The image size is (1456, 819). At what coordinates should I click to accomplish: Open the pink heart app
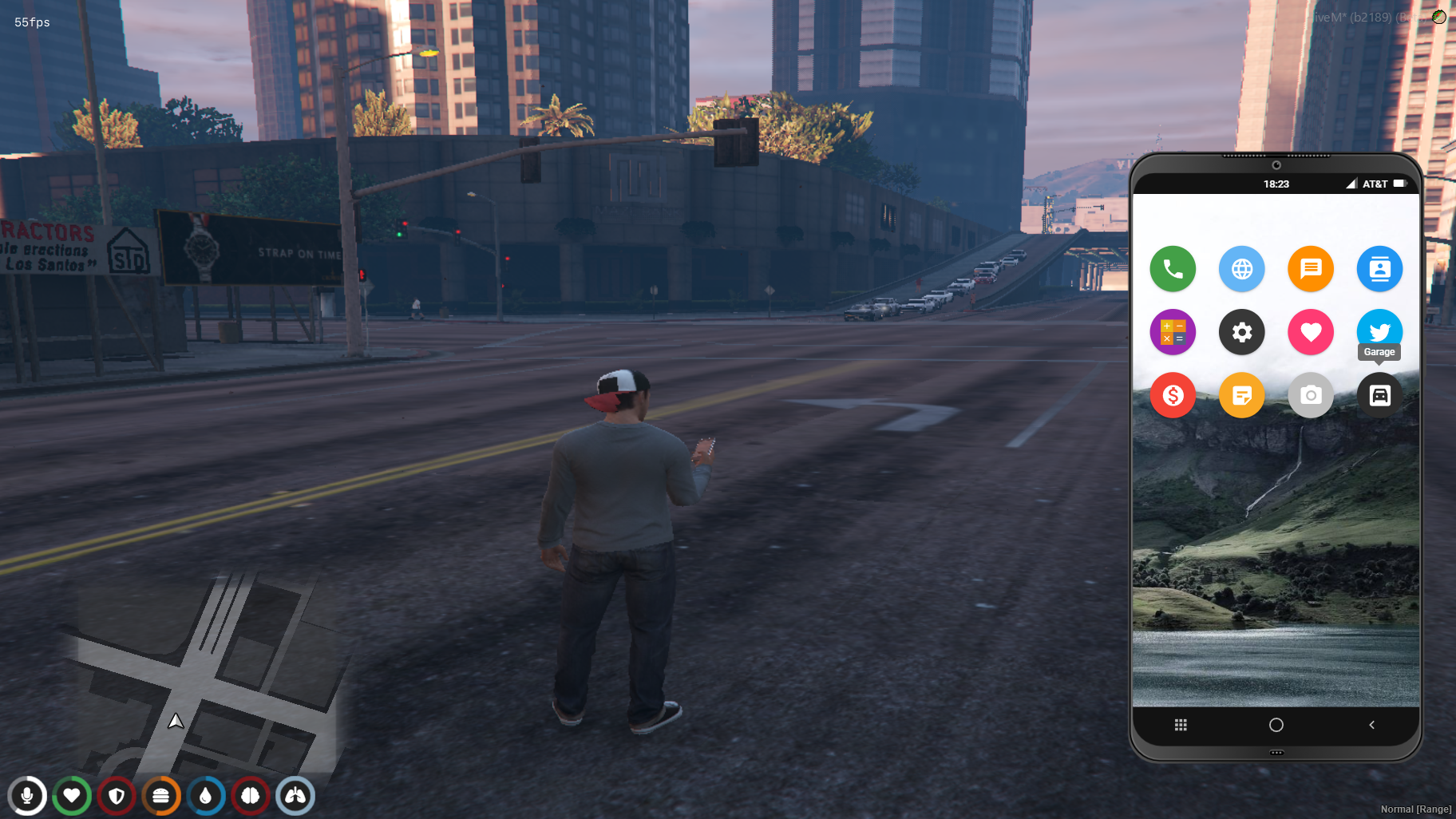pyautogui.click(x=1311, y=332)
